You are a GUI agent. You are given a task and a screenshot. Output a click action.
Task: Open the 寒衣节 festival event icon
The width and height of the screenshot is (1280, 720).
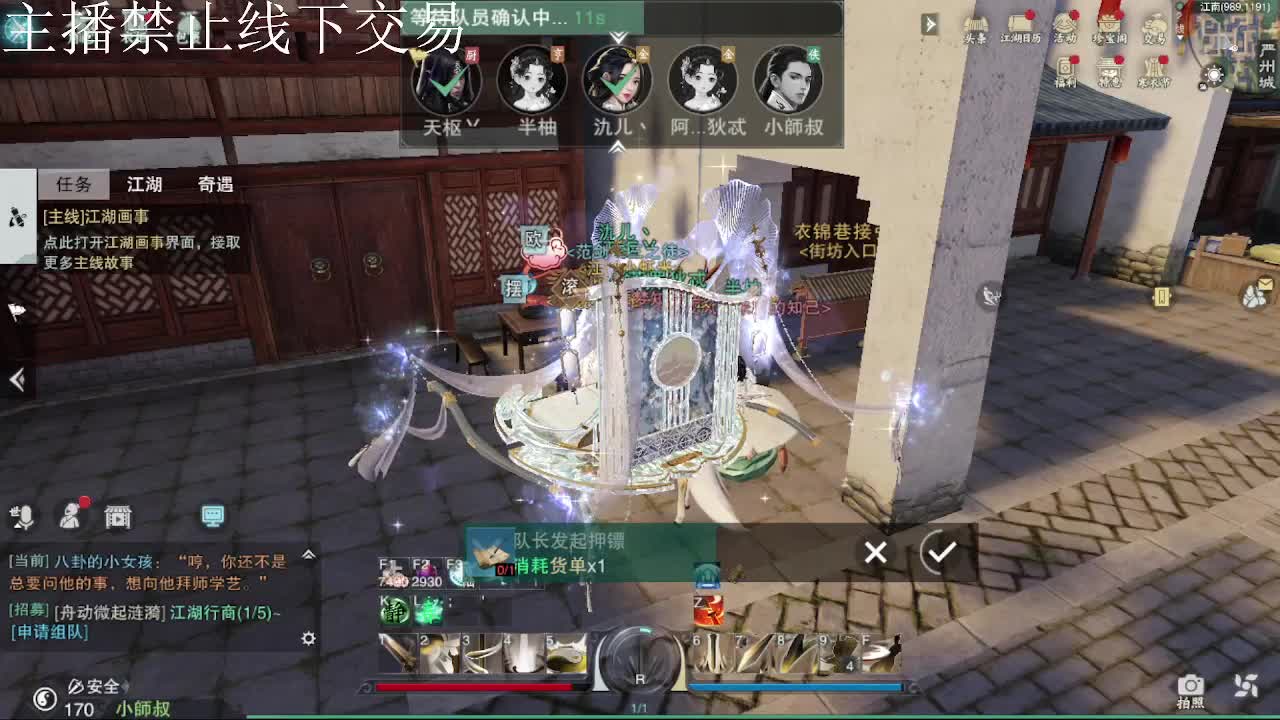click(x=1154, y=67)
